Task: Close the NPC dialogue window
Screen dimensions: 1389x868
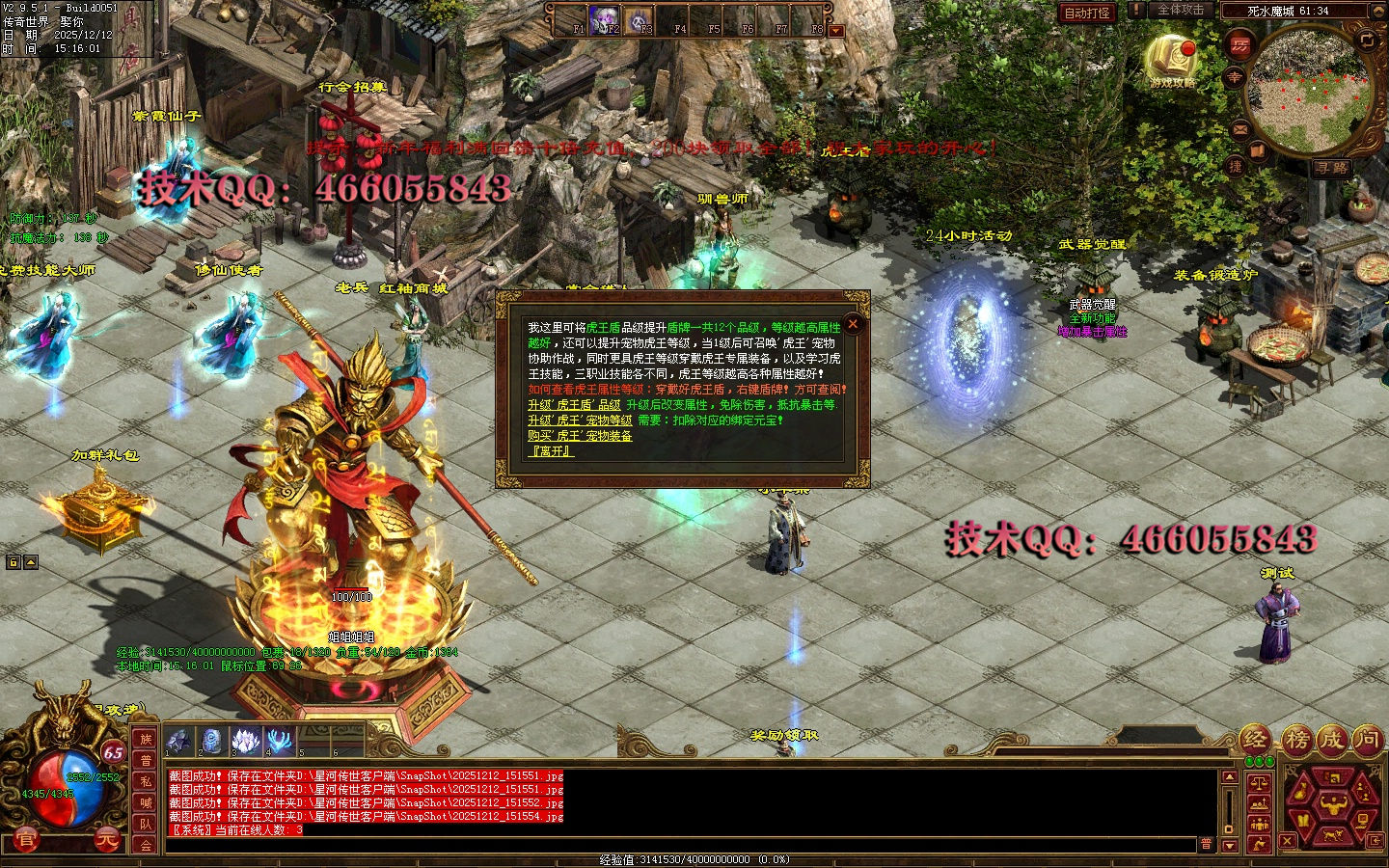Action: click(x=852, y=325)
